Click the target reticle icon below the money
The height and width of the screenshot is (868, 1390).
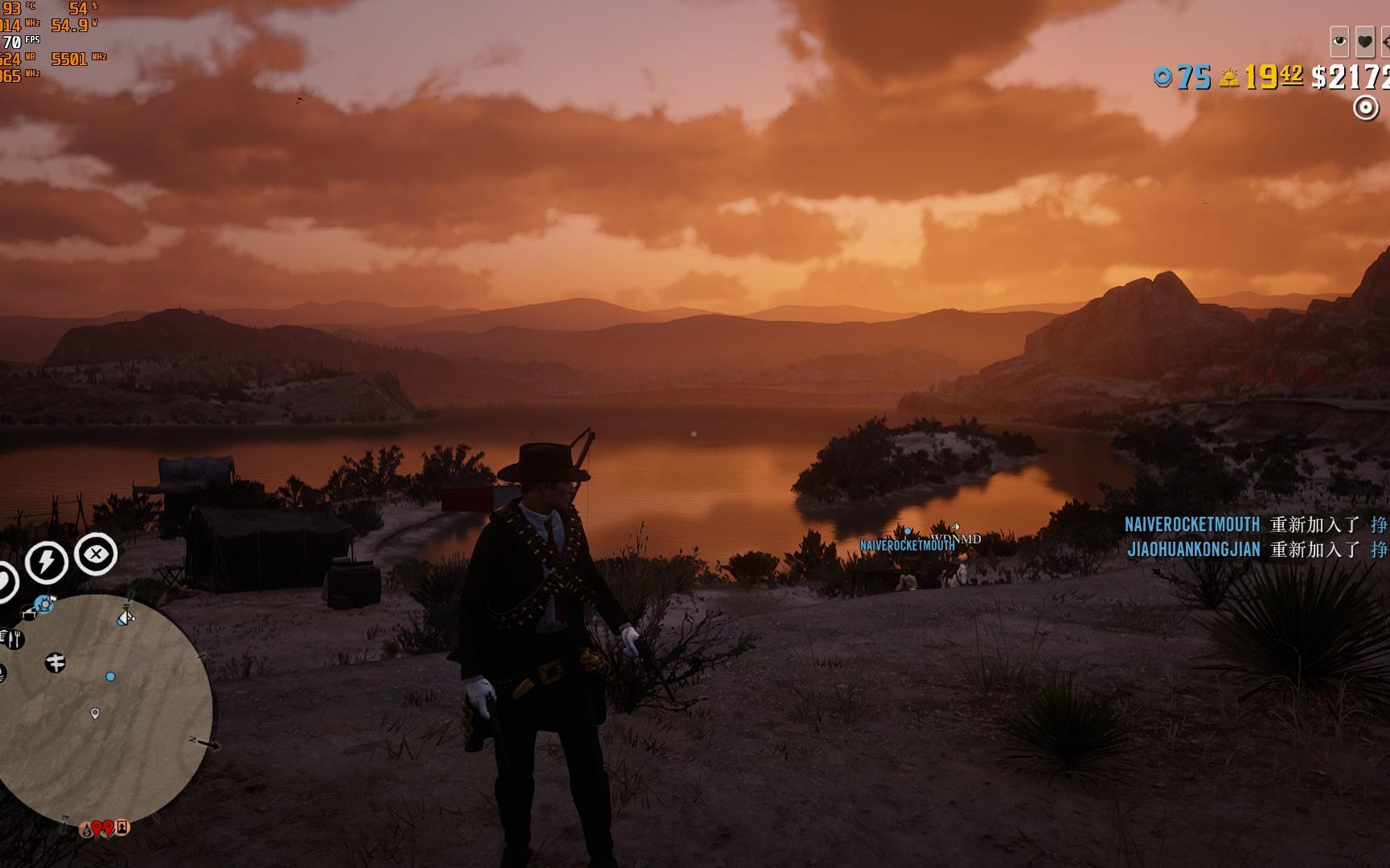pyautogui.click(x=1365, y=107)
